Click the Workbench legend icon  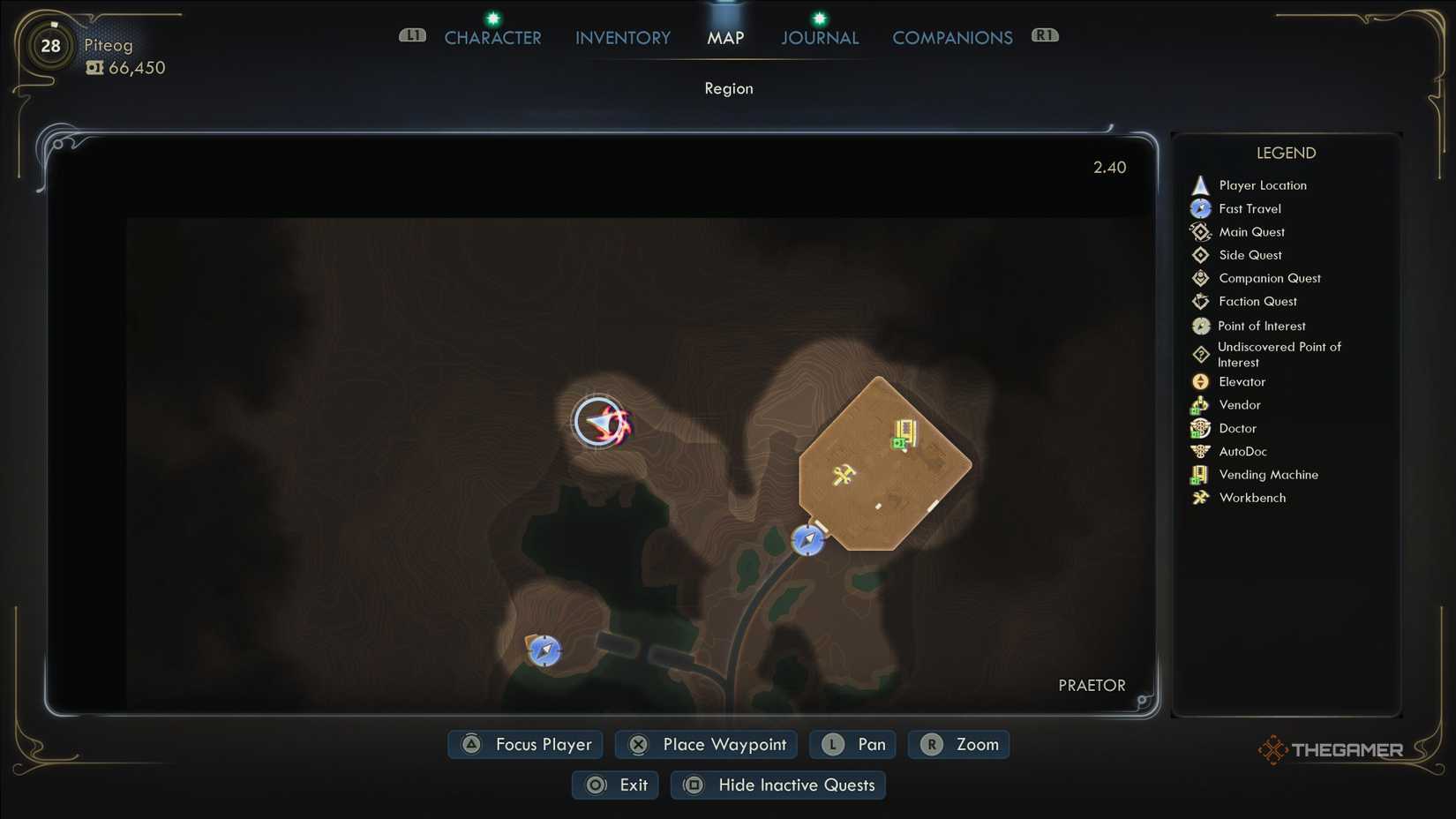coord(1200,497)
